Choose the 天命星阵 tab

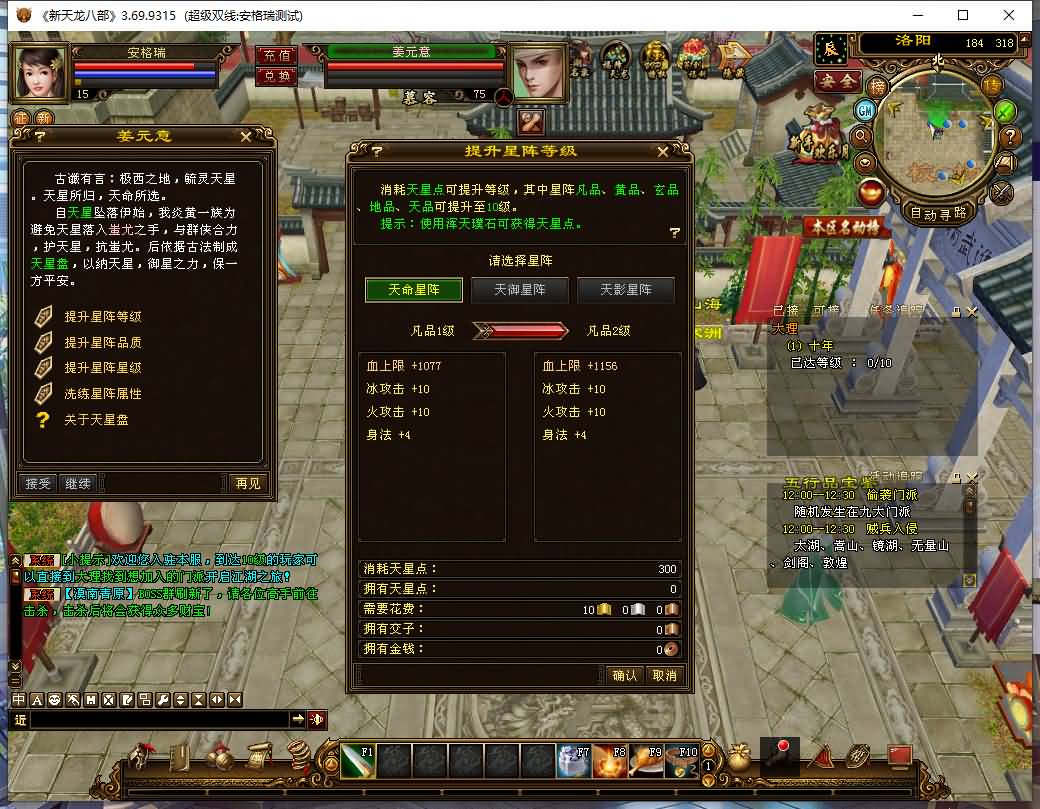413,290
